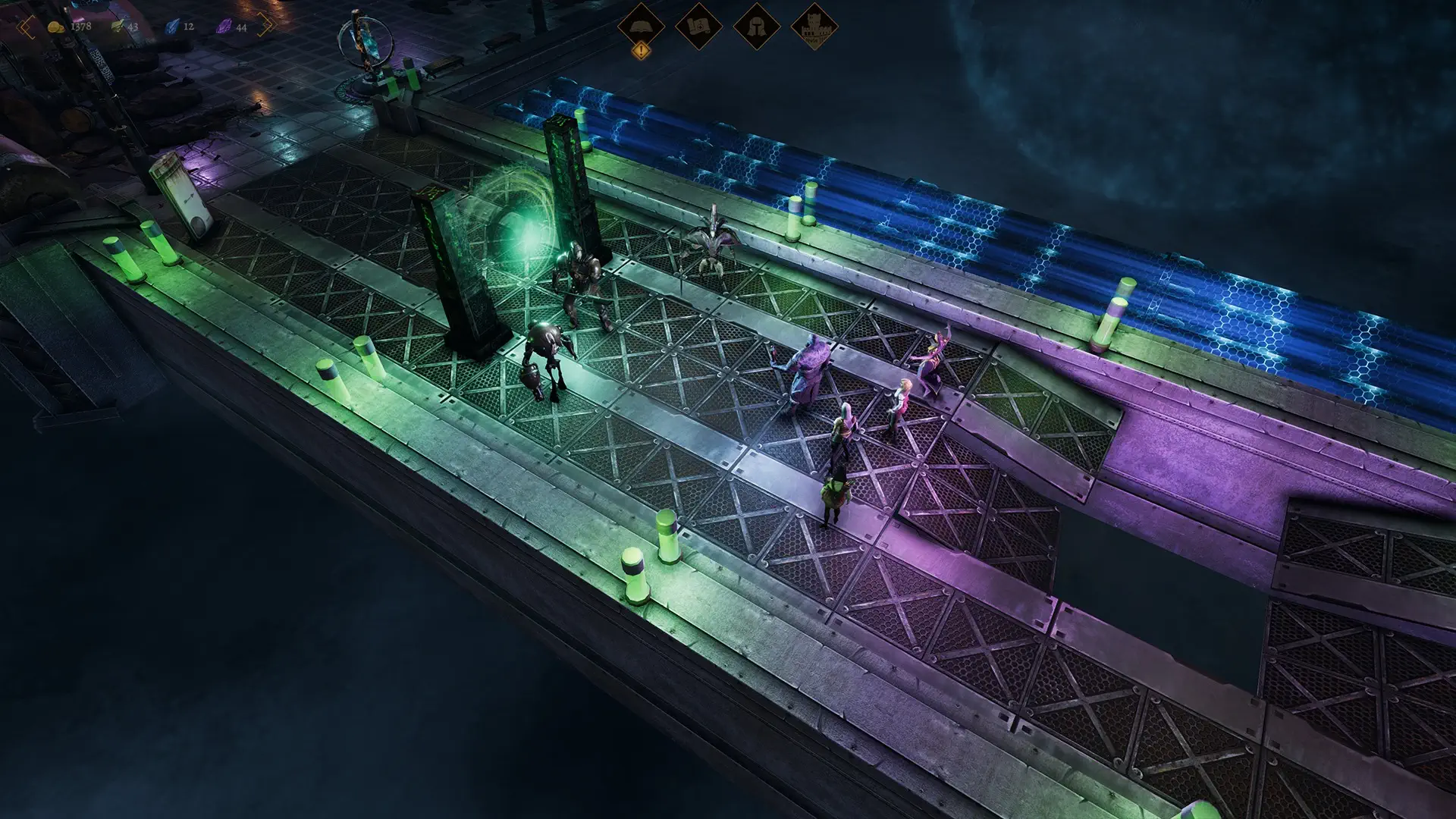Open the castle stronghold menu
The width and height of the screenshot is (1456, 819).
[814, 27]
